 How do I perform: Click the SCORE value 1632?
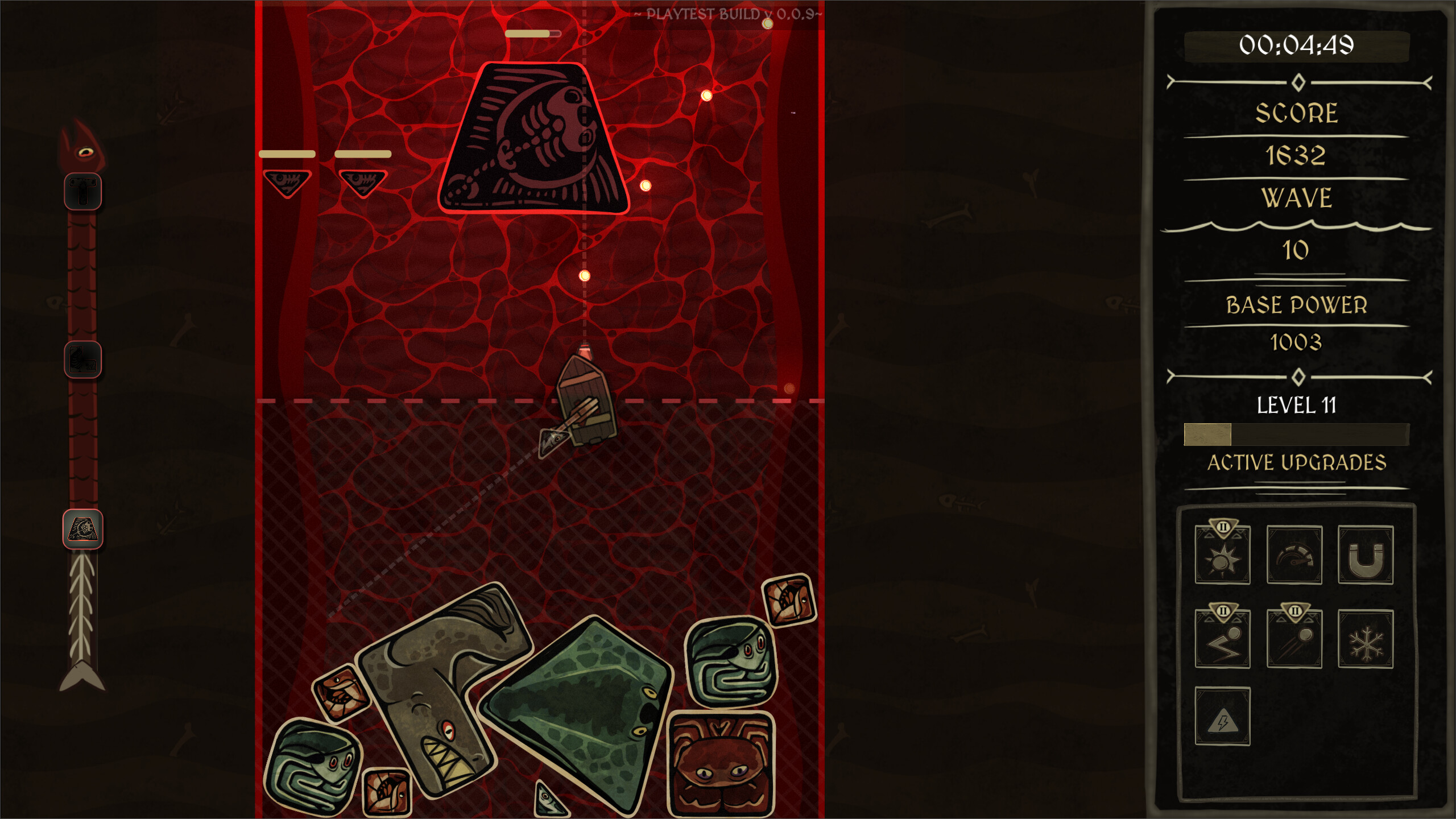click(1297, 155)
